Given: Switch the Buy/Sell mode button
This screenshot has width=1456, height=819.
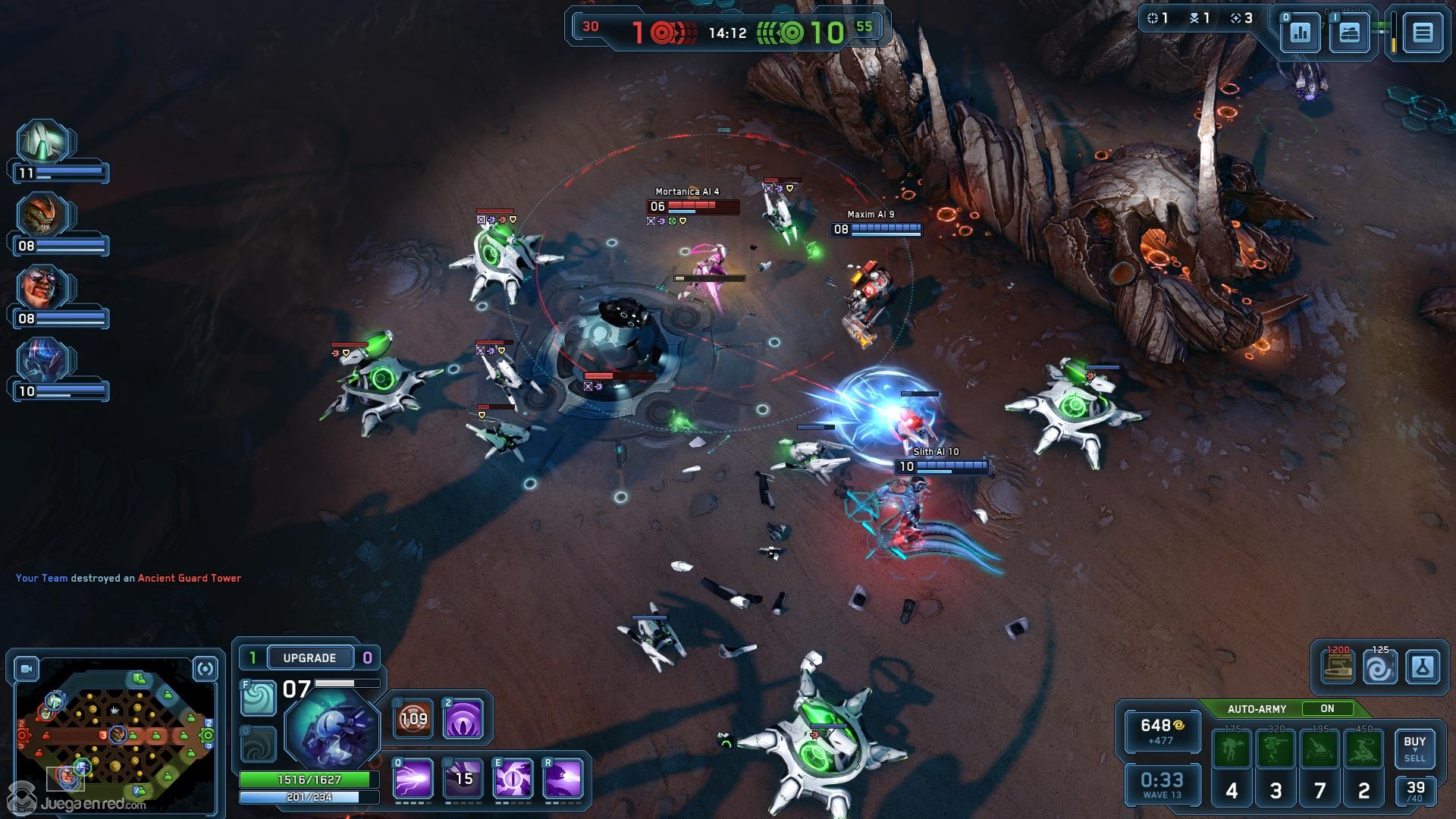Looking at the screenshot, I should click(x=1414, y=748).
